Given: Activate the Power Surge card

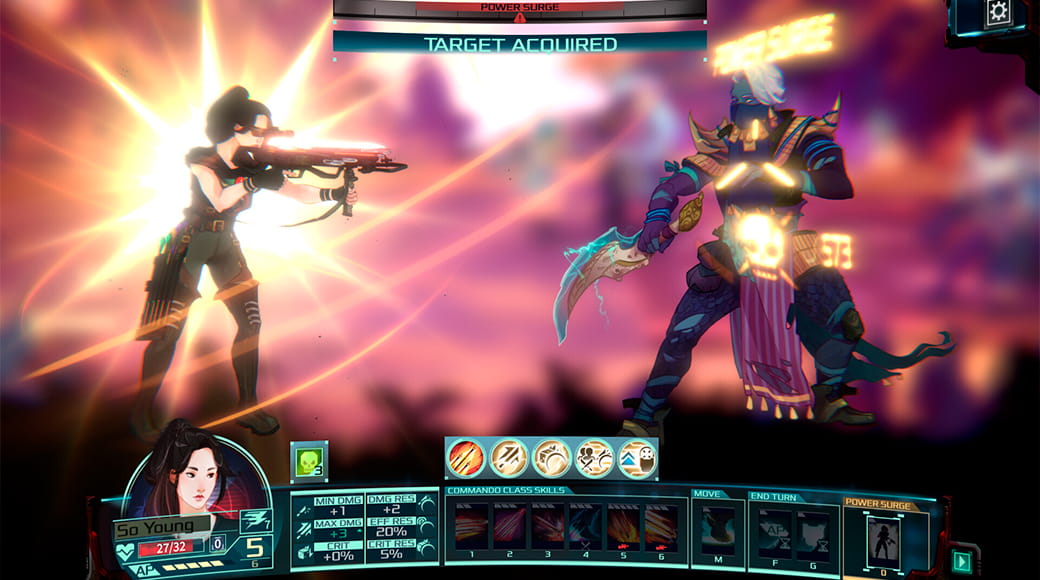Looking at the screenshot, I should (x=882, y=541).
